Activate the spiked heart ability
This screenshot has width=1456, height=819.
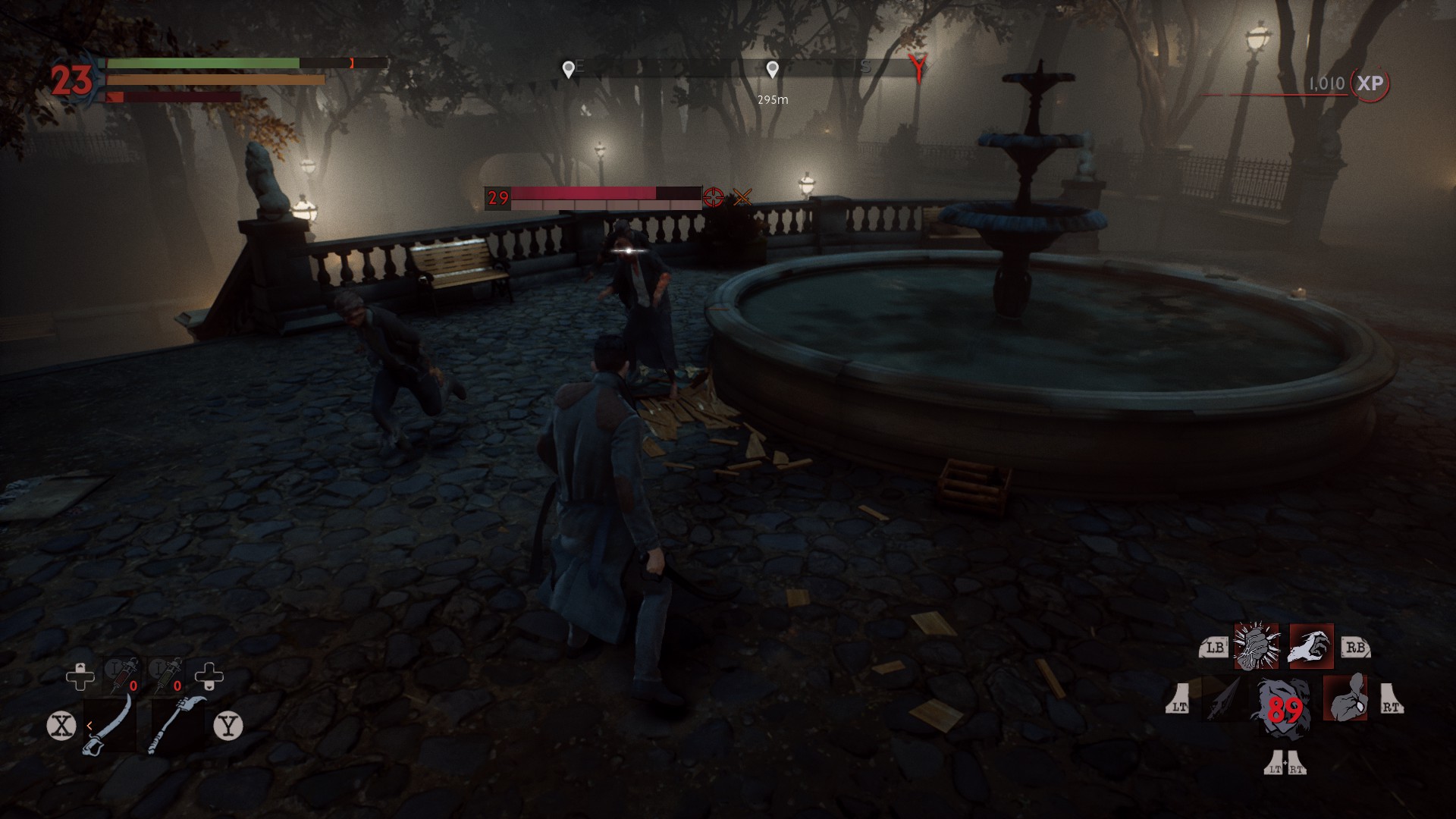1257,647
